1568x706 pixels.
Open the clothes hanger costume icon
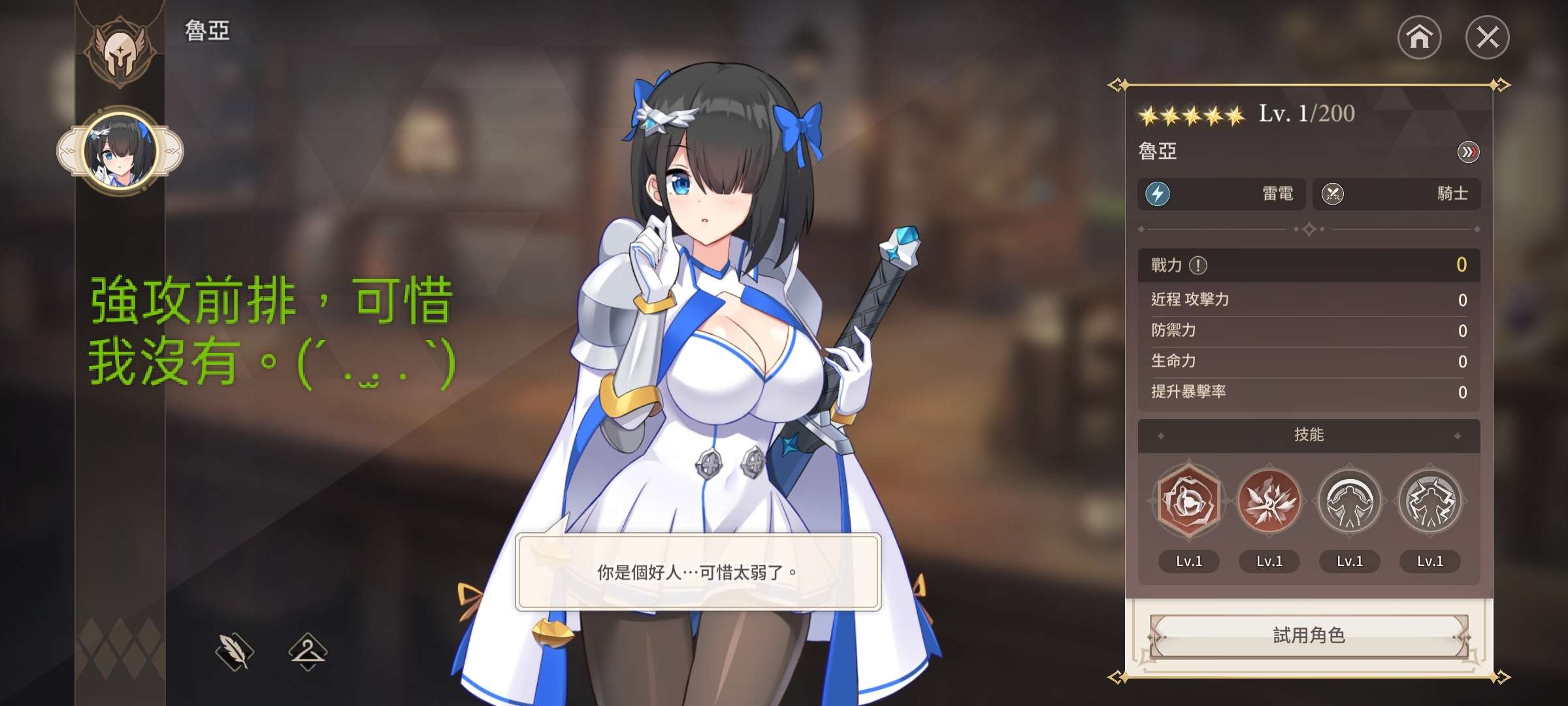308,651
